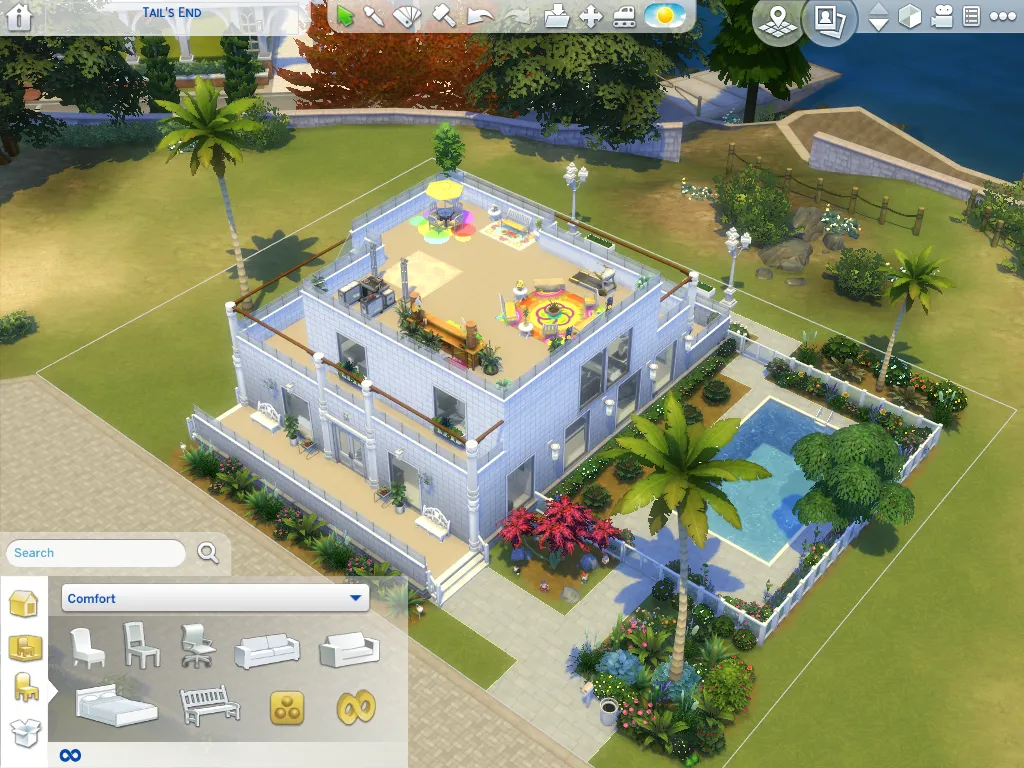Pick the sledgehammer demolish tool

pyautogui.click(x=443, y=16)
